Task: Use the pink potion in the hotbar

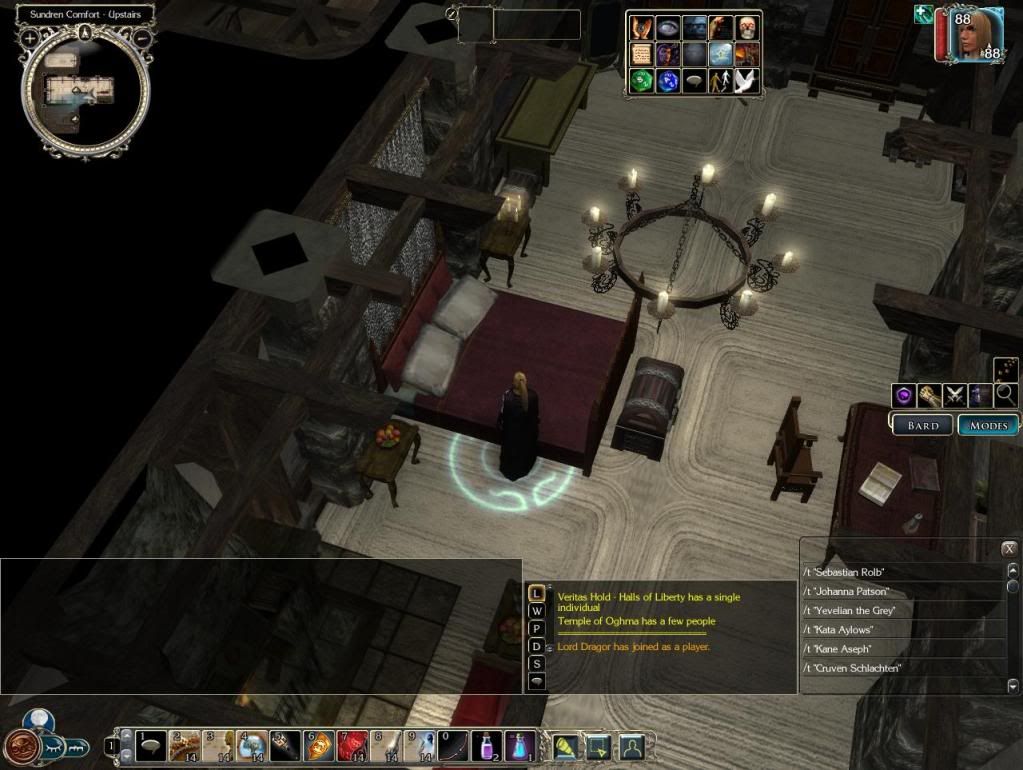Action: point(486,746)
